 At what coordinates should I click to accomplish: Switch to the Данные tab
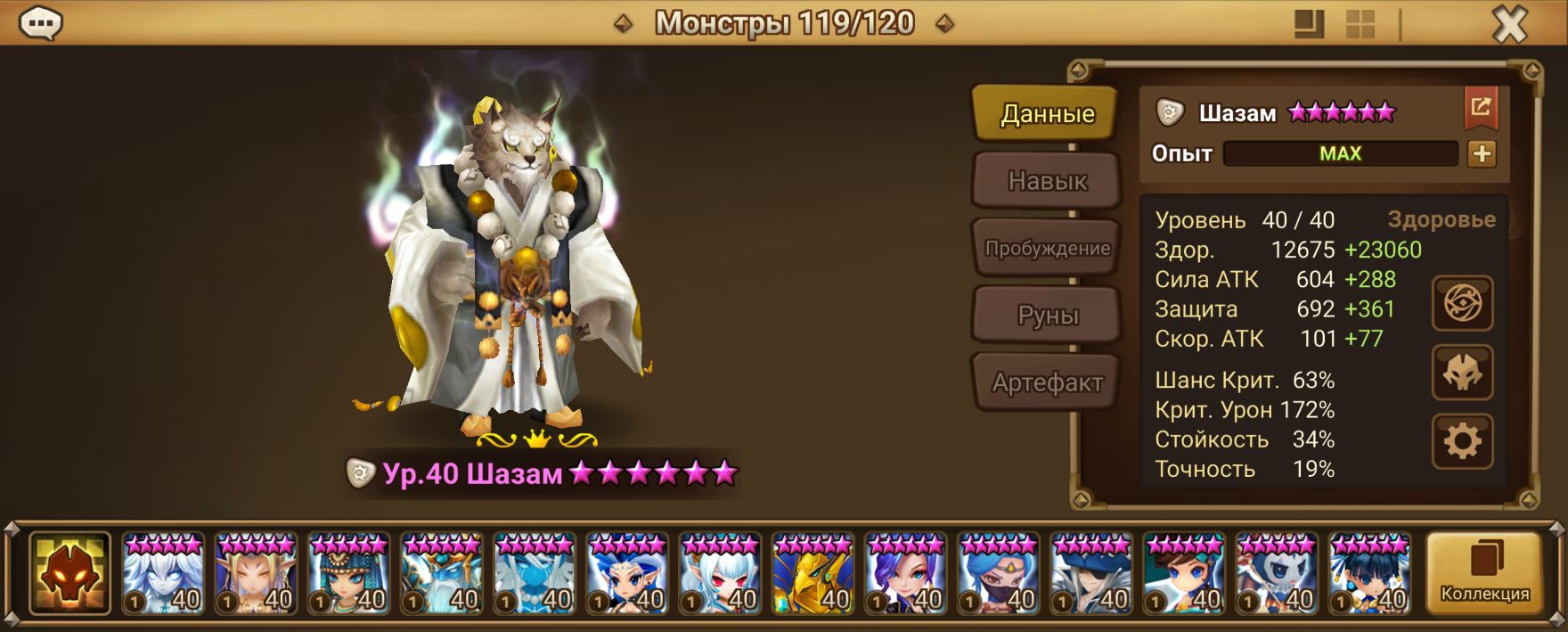point(1047,114)
